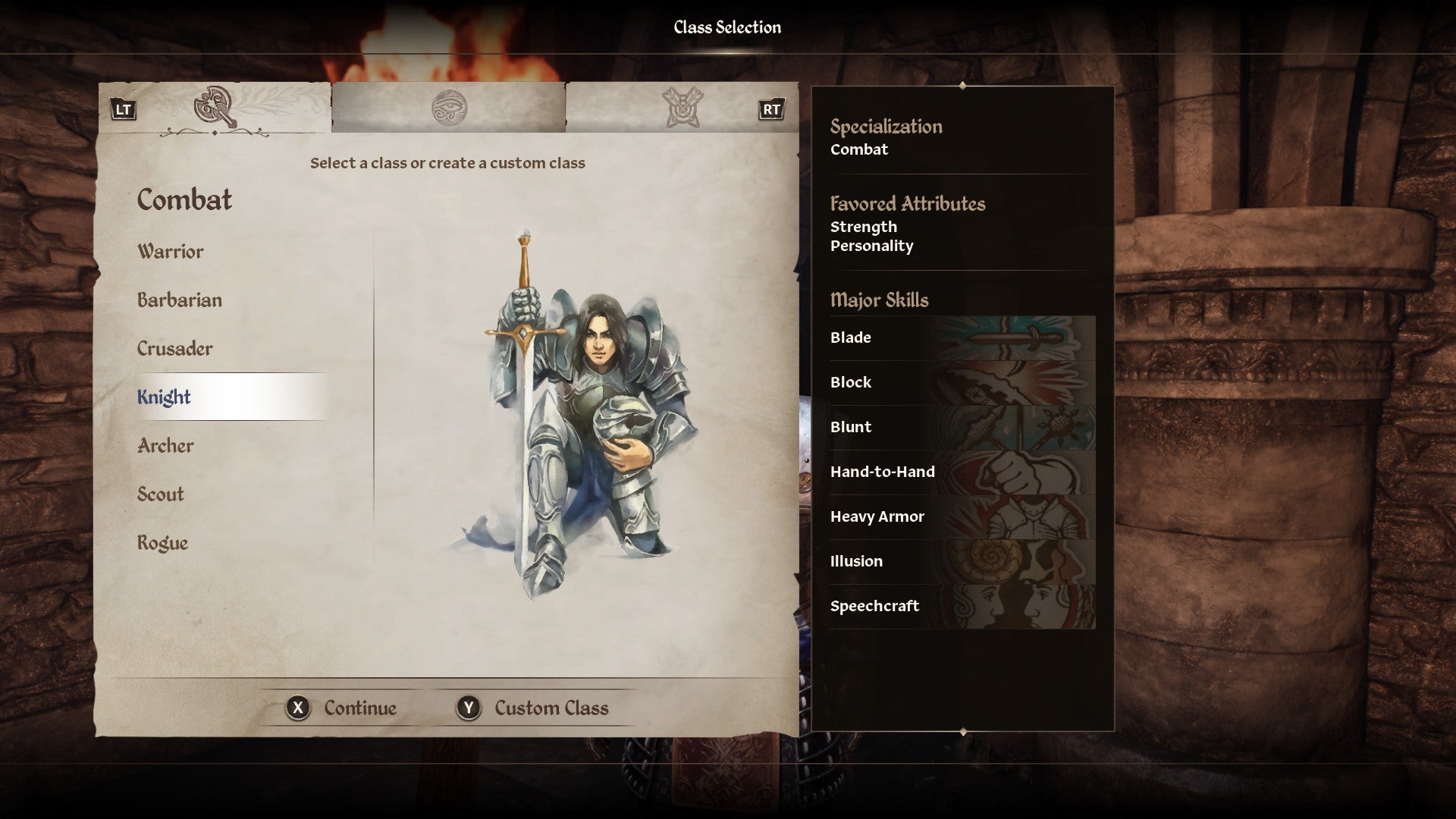The height and width of the screenshot is (819, 1456).
Task: Open the eye Magic specialization tab icon
Action: [450, 107]
